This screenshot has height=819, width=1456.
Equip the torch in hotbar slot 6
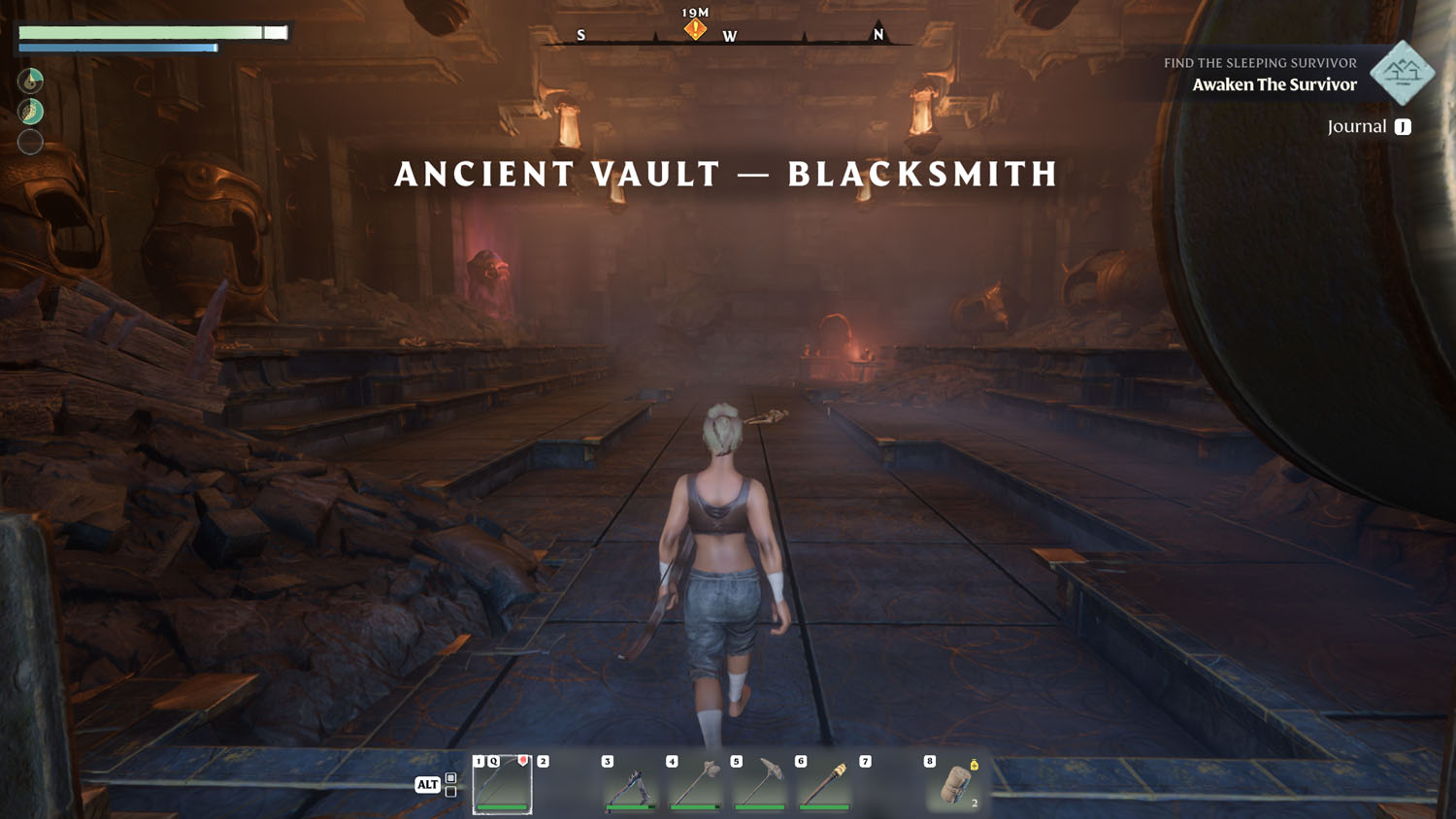(x=824, y=785)
